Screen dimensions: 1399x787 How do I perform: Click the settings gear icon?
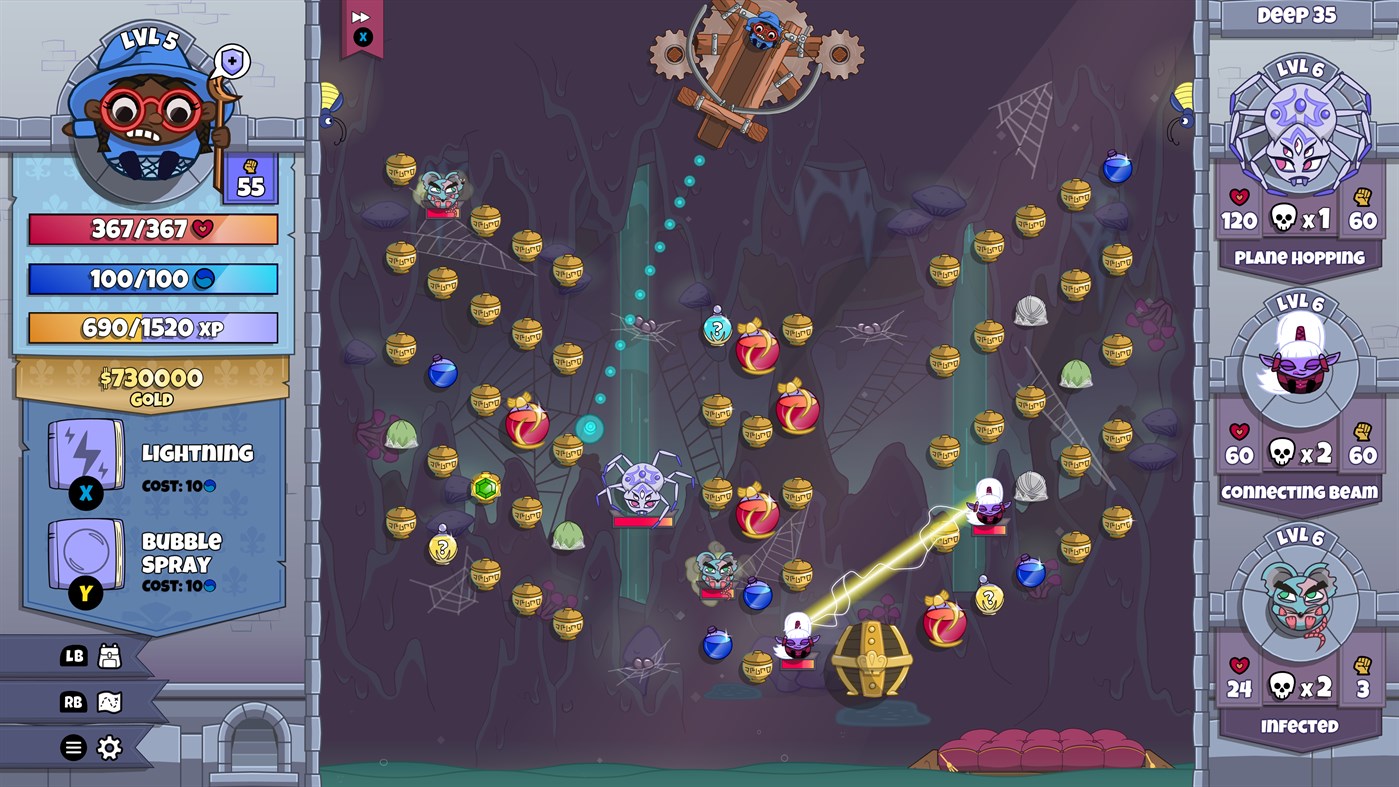tap(110, 747)
